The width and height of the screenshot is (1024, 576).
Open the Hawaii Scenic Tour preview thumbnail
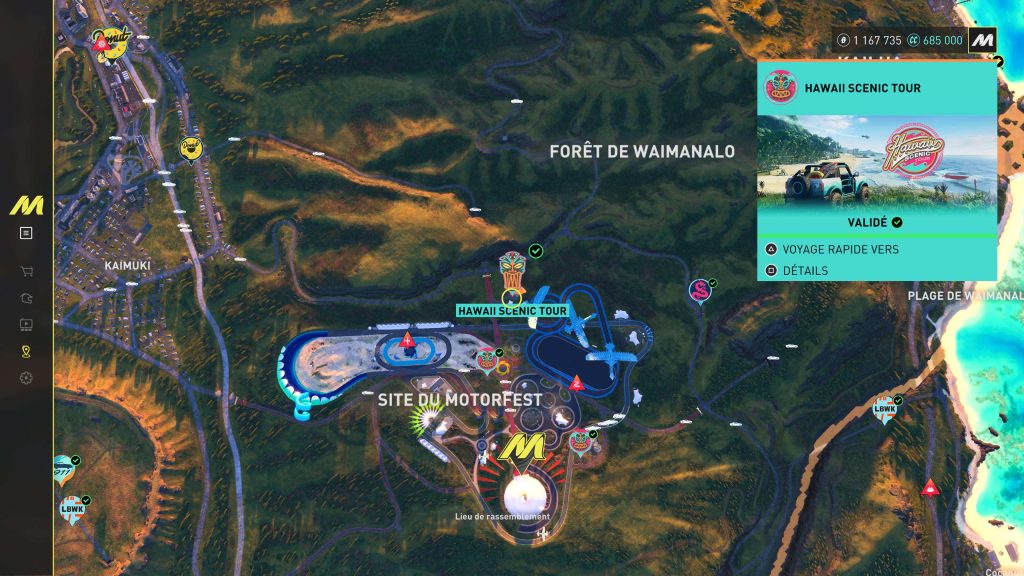pos(877,160)
